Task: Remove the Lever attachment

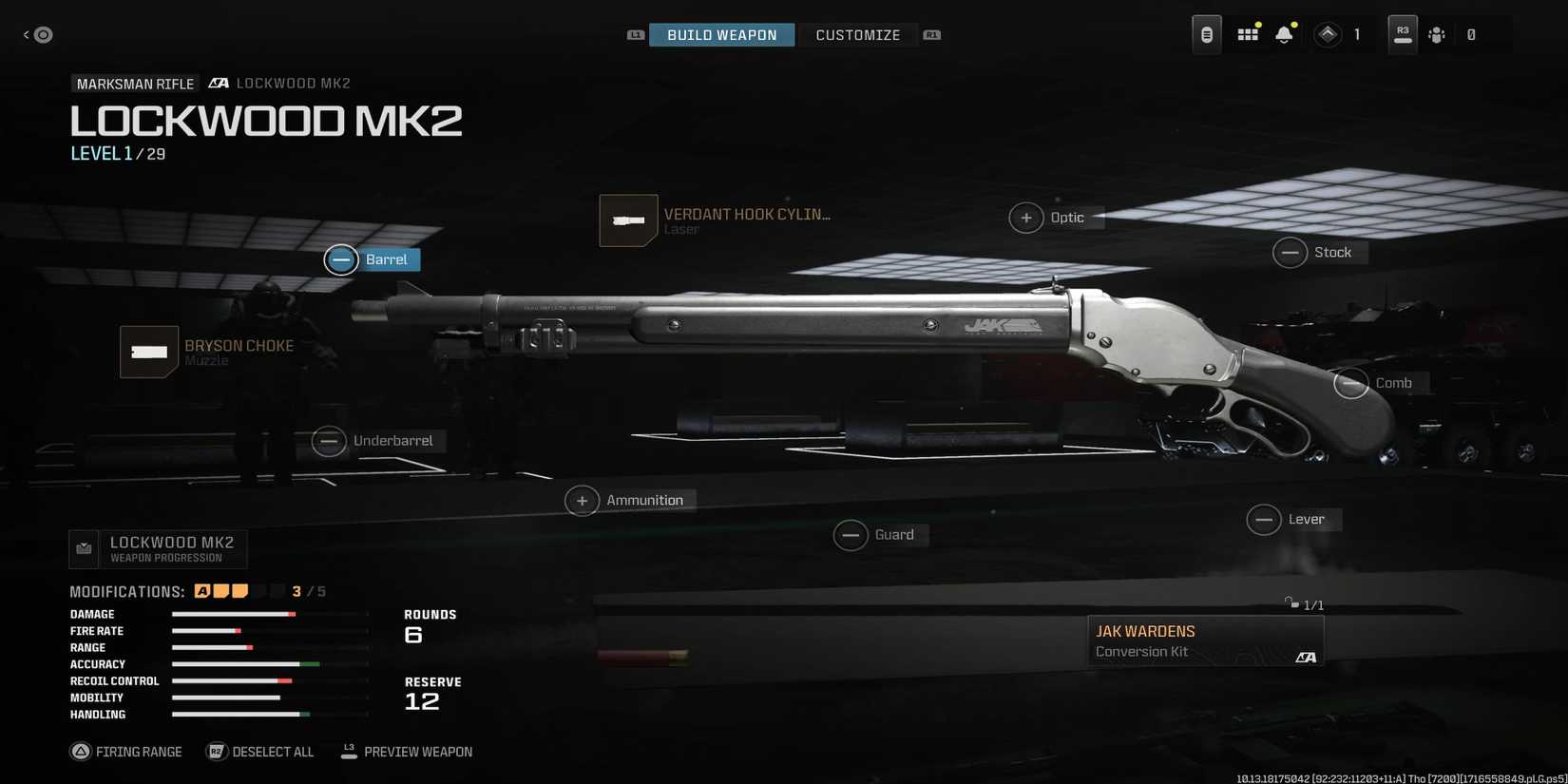Action: click(1265, 520)
